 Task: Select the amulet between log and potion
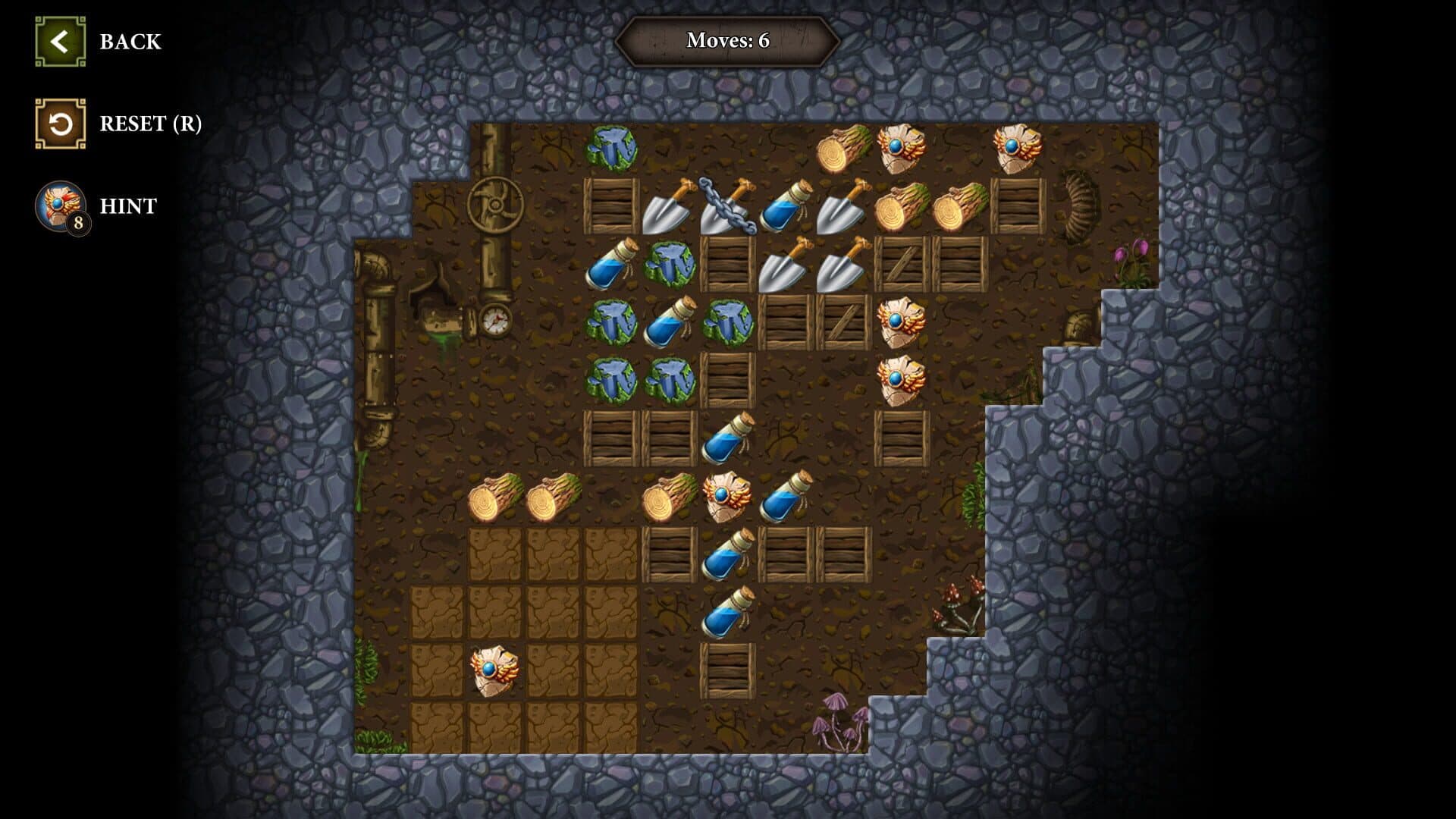pyautogui.click(x=727, y=497)
